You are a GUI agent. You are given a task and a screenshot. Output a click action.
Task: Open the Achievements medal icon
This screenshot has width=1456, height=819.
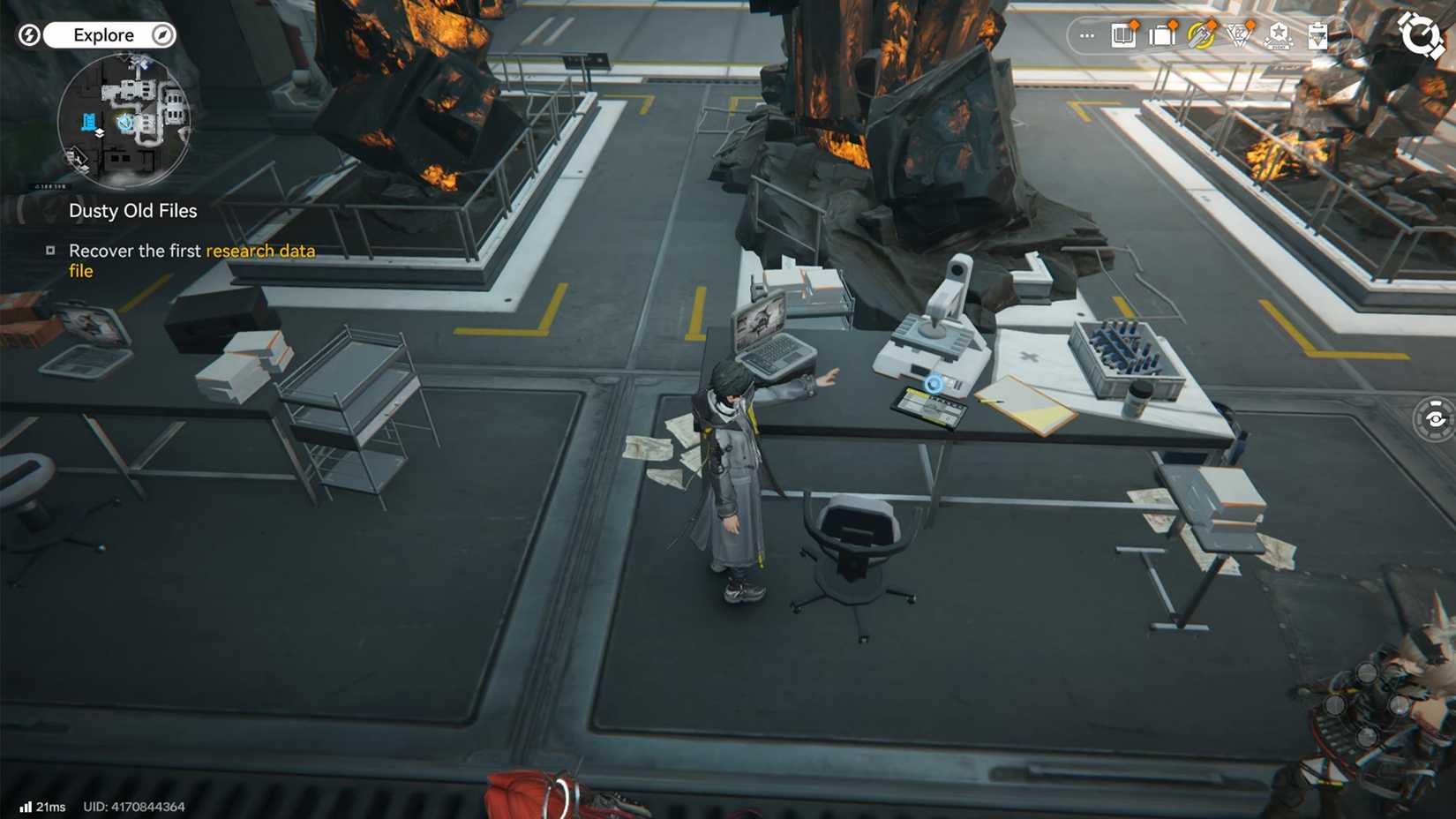coord(1278,35)
